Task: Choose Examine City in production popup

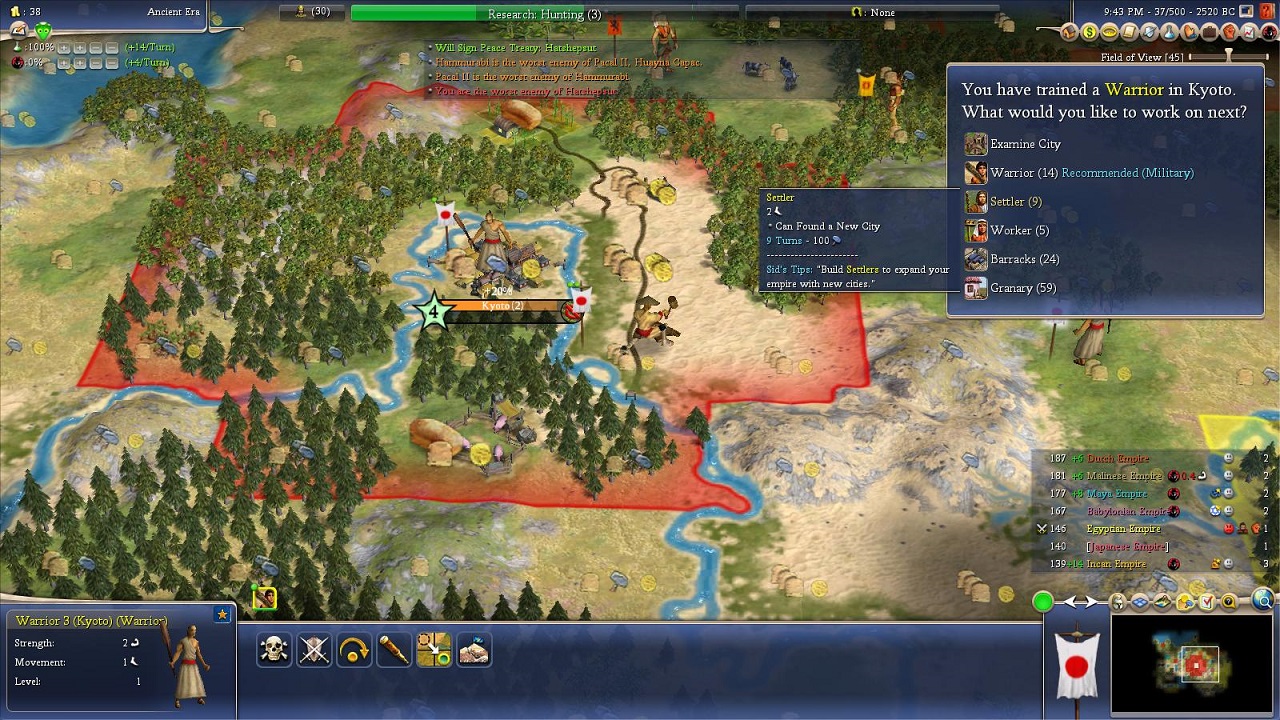Action: coord(1024,144)
